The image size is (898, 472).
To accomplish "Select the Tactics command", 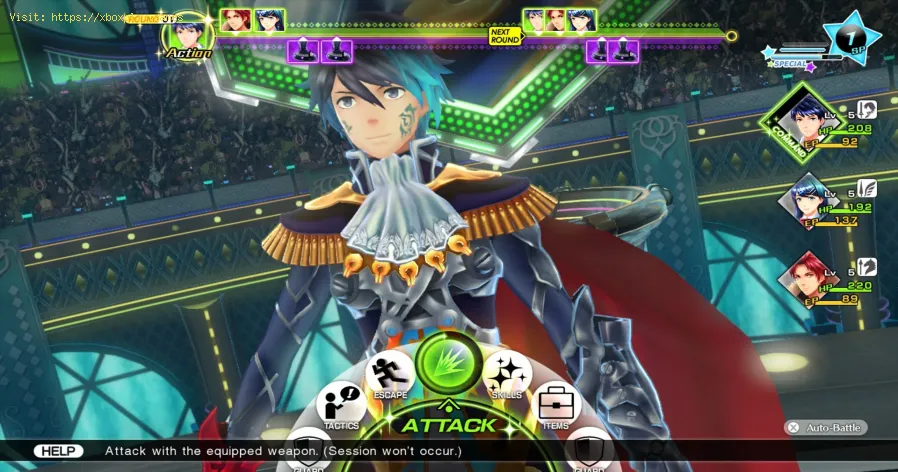I will pyautogui.click(x=340, y=407).
